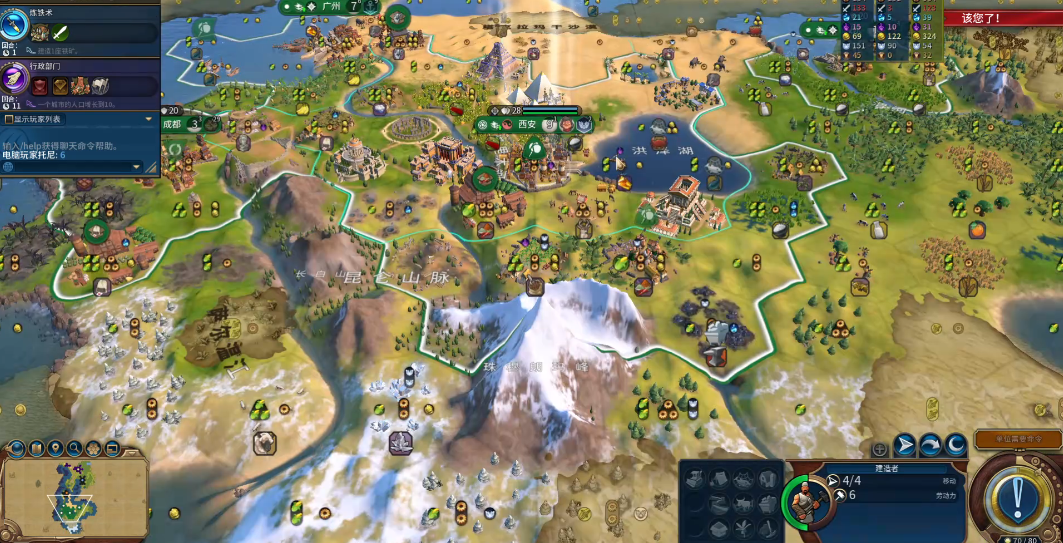The height and width of the screenshot is (543, 1063).
Task: Open the minimap map pins button
Action: click(x=56, y=448)
